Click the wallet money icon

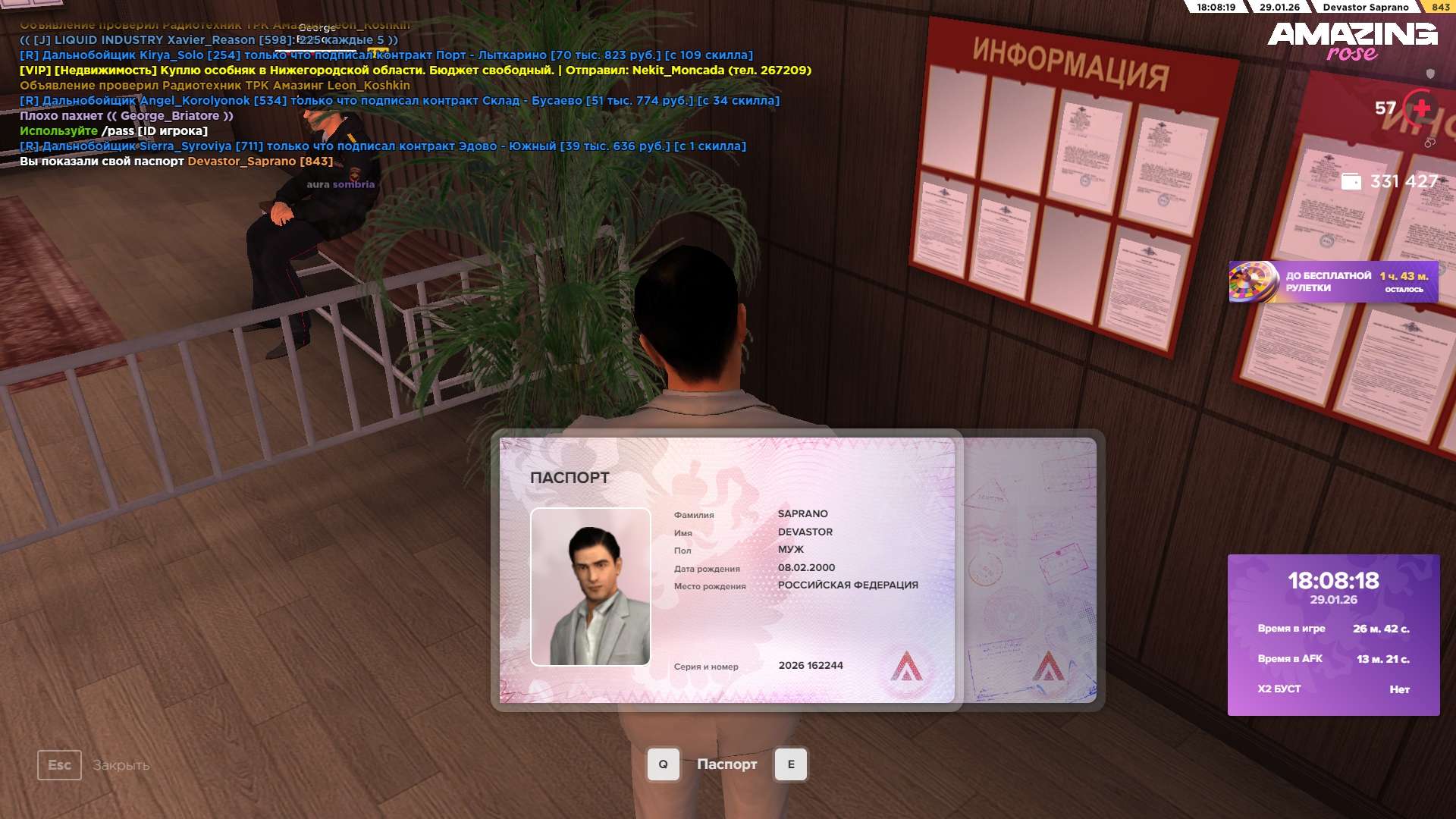coord(1351,182)
